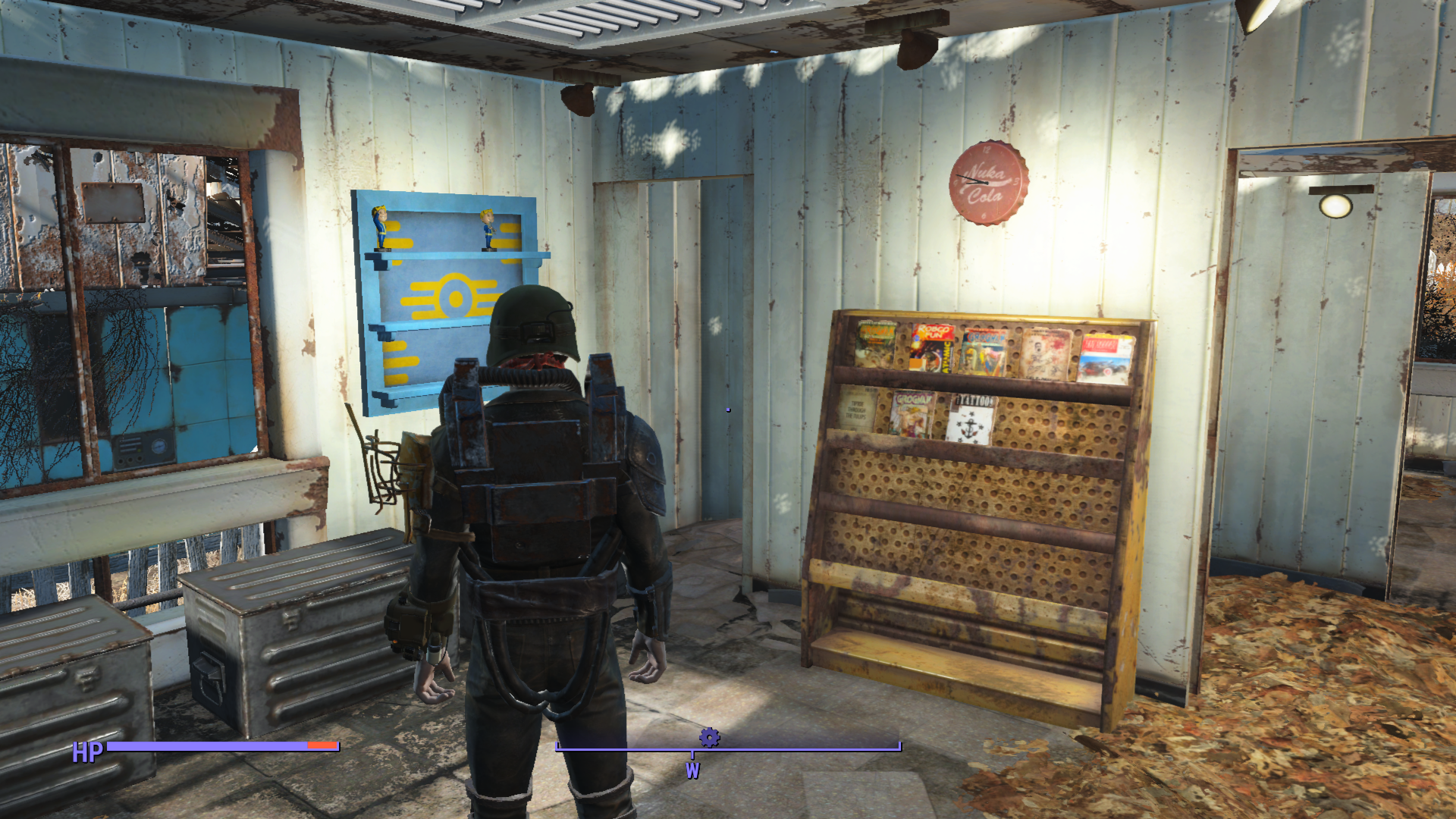Select the compass bar showing W
Viewport: 1456px width, 819px height.
[728, 748]
